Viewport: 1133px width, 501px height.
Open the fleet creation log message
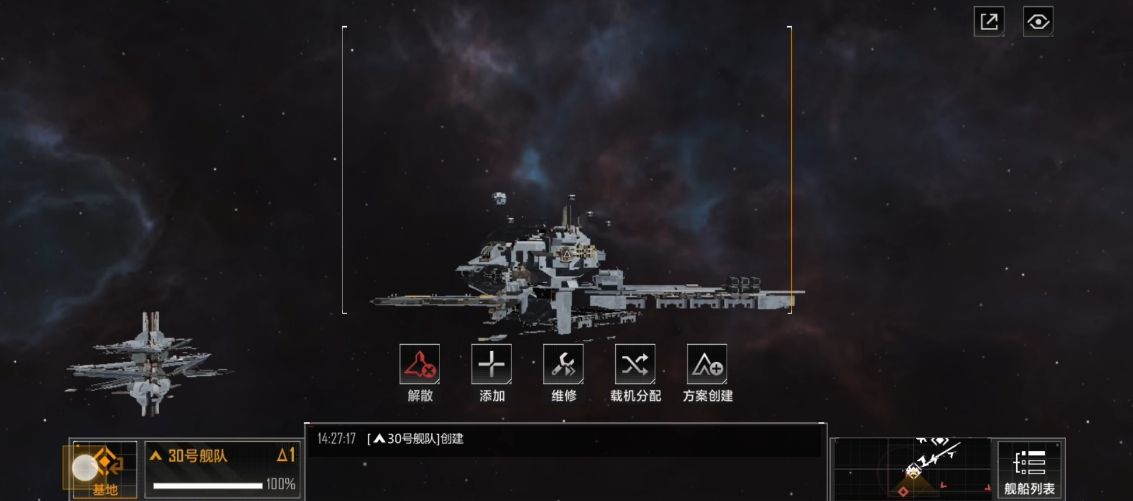pos(420,438)
